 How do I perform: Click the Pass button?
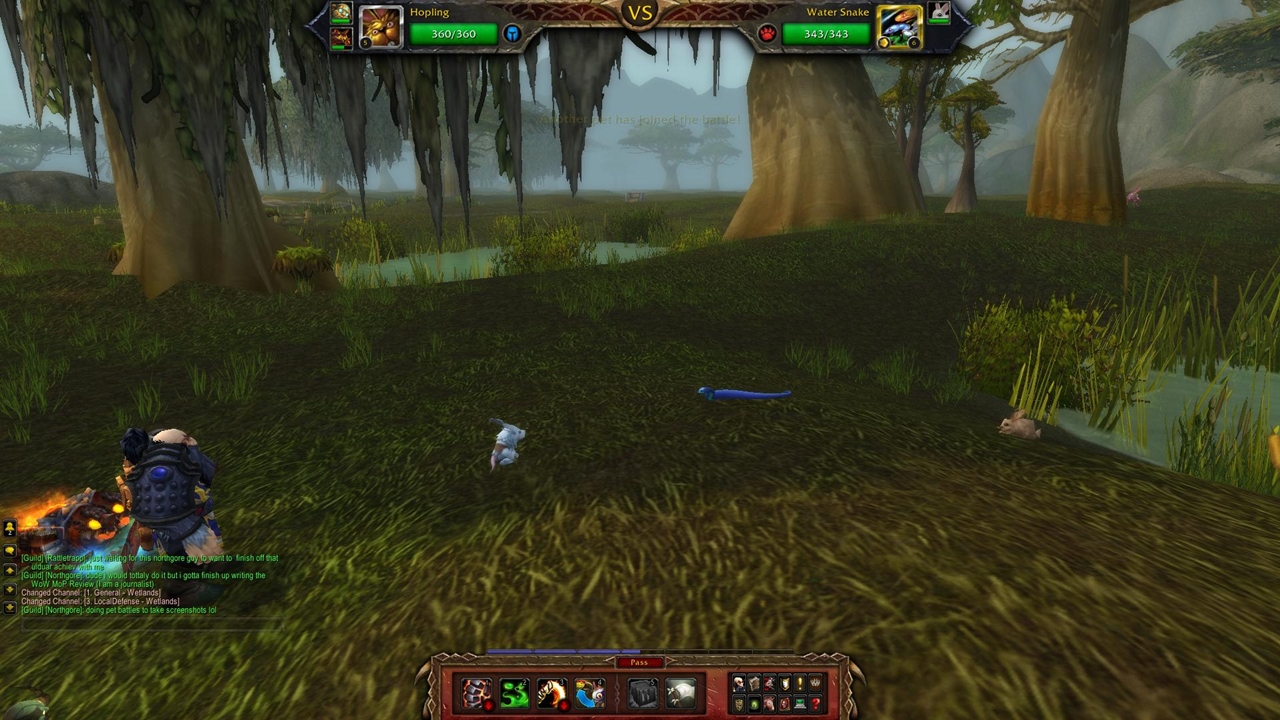(x=639, y=662)
